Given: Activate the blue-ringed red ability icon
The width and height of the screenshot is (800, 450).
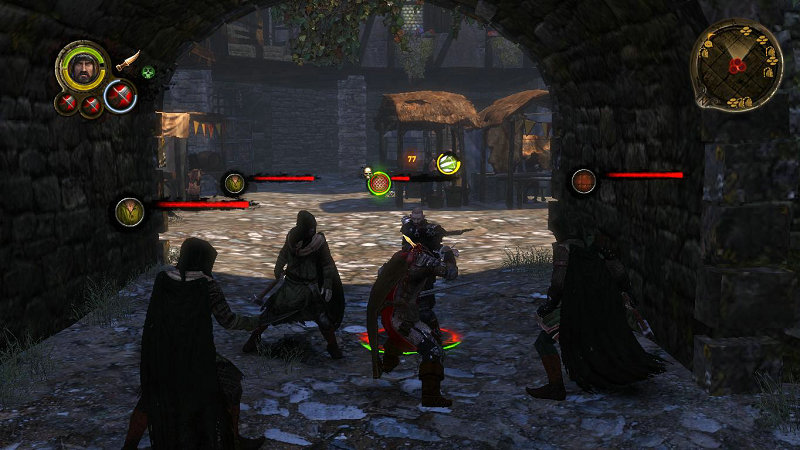Looking at the screenshot, I should click(120, 96).
